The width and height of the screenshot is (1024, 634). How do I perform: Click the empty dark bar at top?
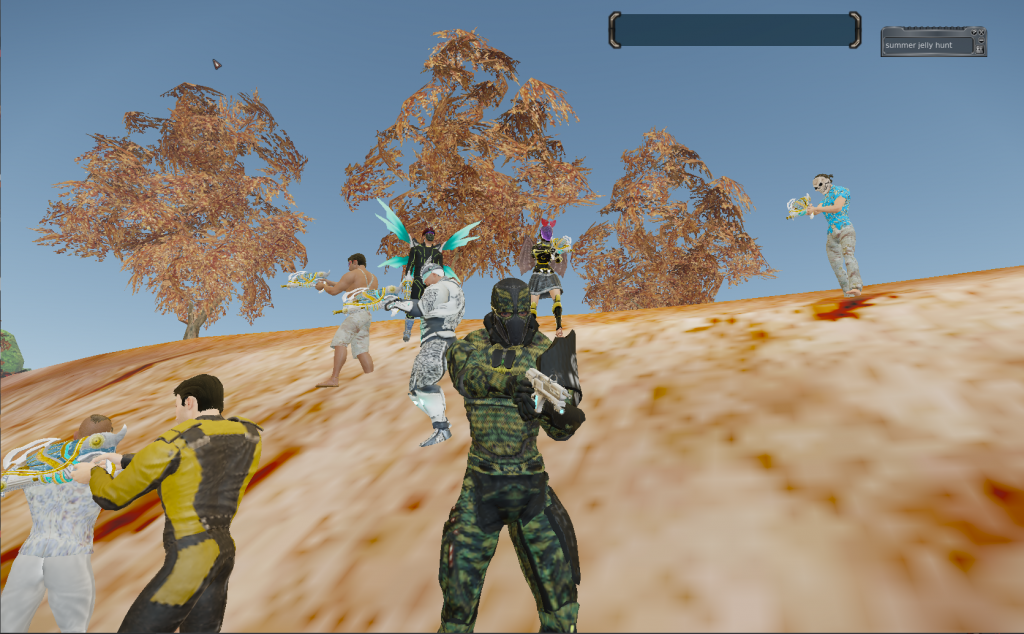click(734, 30)
